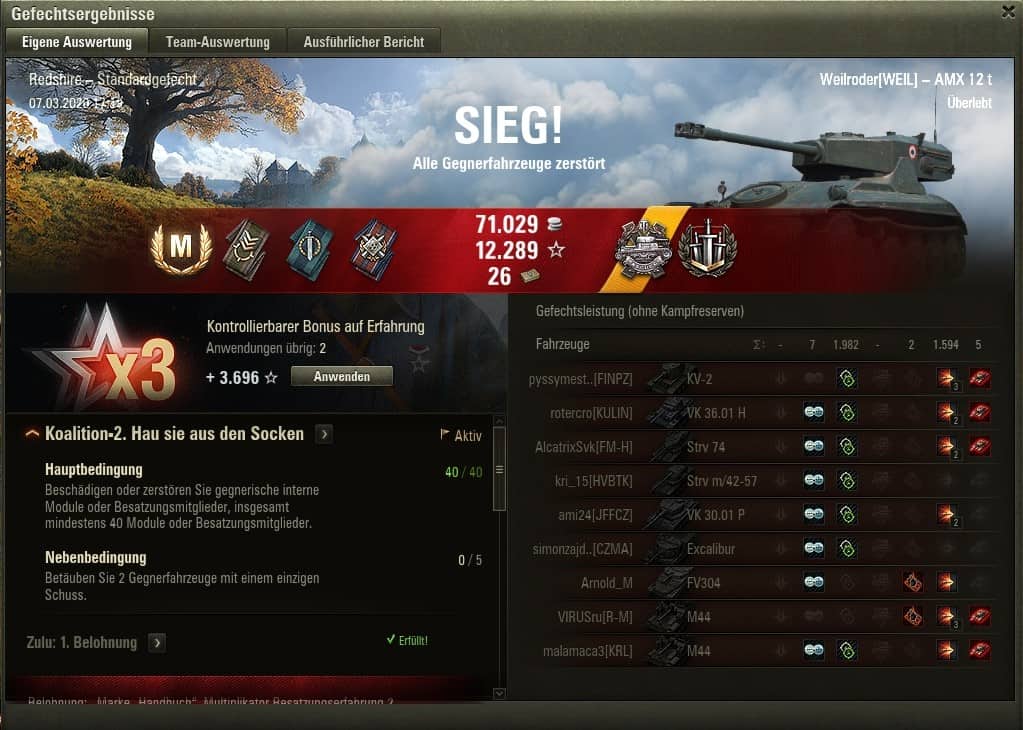1023x730 pixels.
Task: Click the mission panel scroll-down arrow
Action: tap(500, 692)
